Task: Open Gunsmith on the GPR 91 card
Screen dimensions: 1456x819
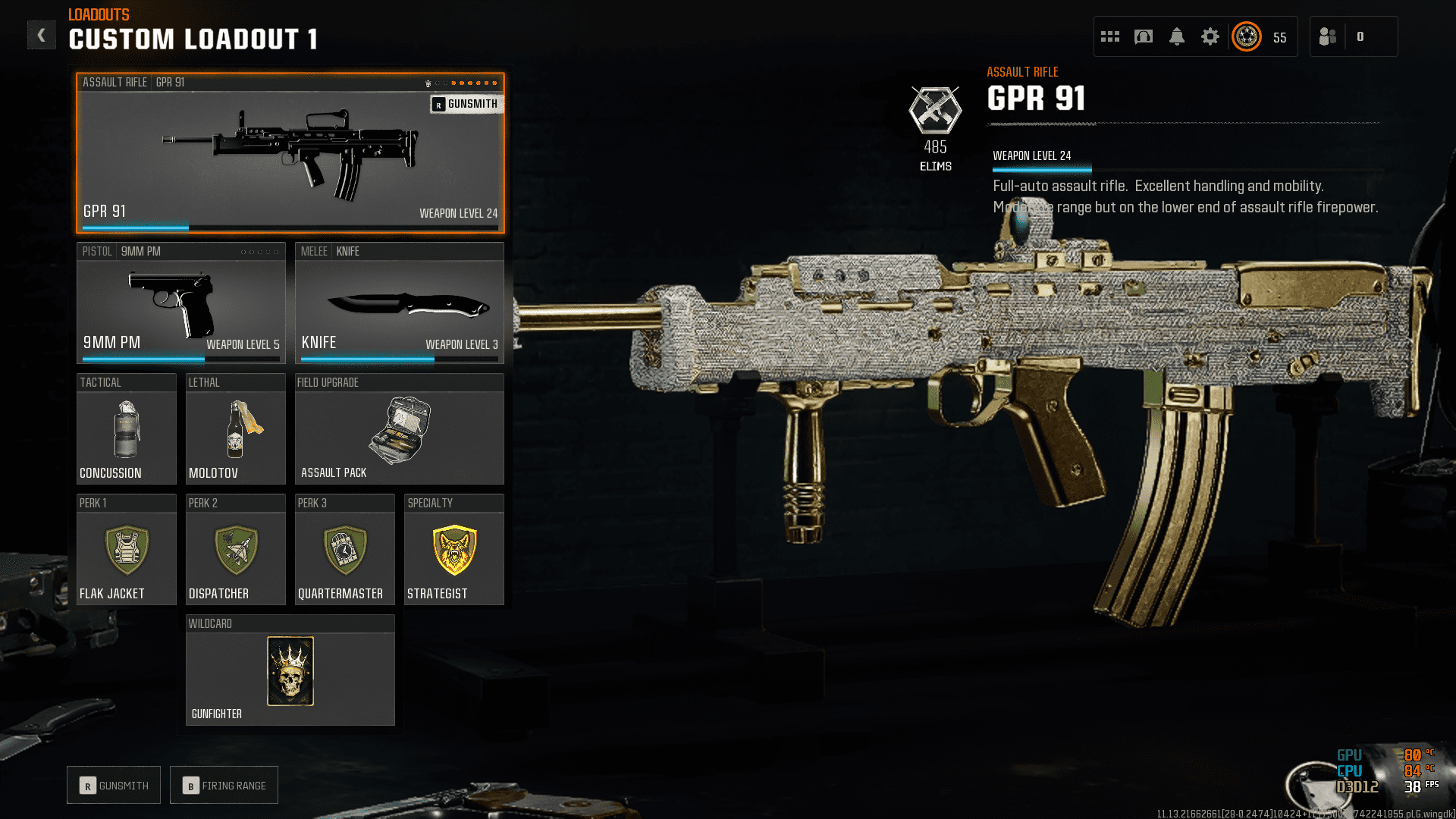Action: coord(466,104)
